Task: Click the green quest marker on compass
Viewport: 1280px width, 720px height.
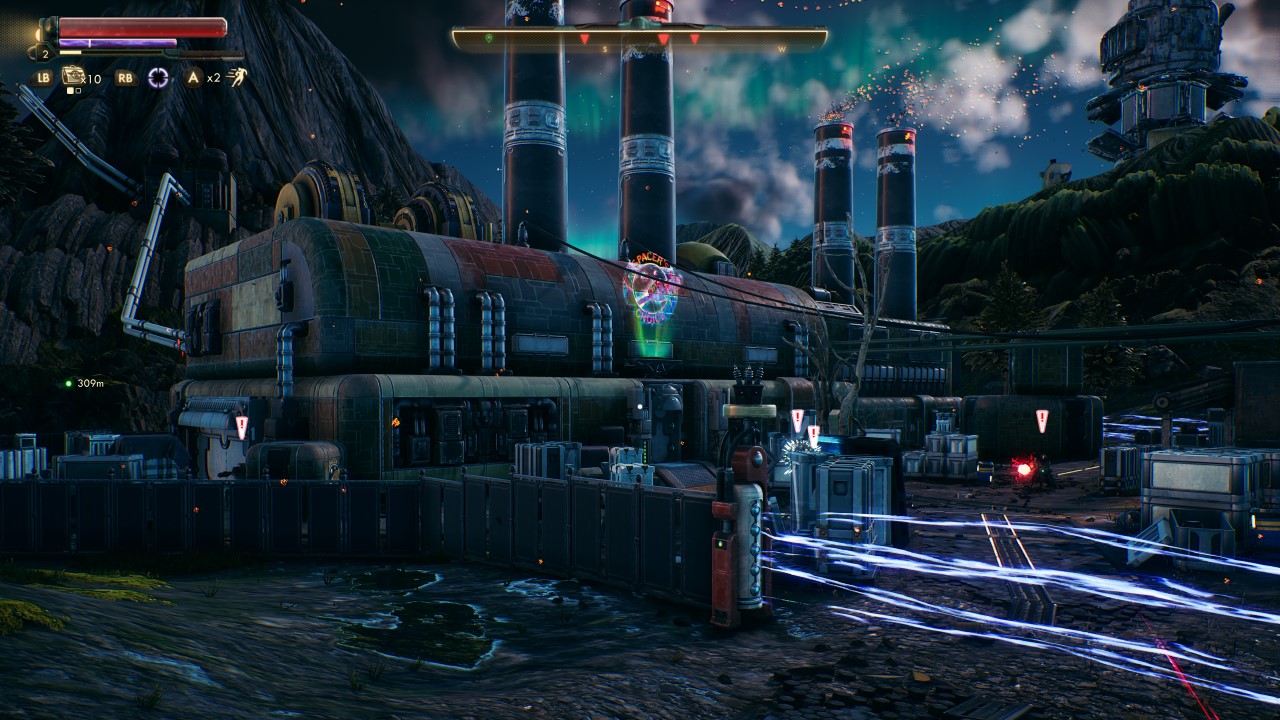Action: point(488,38)
